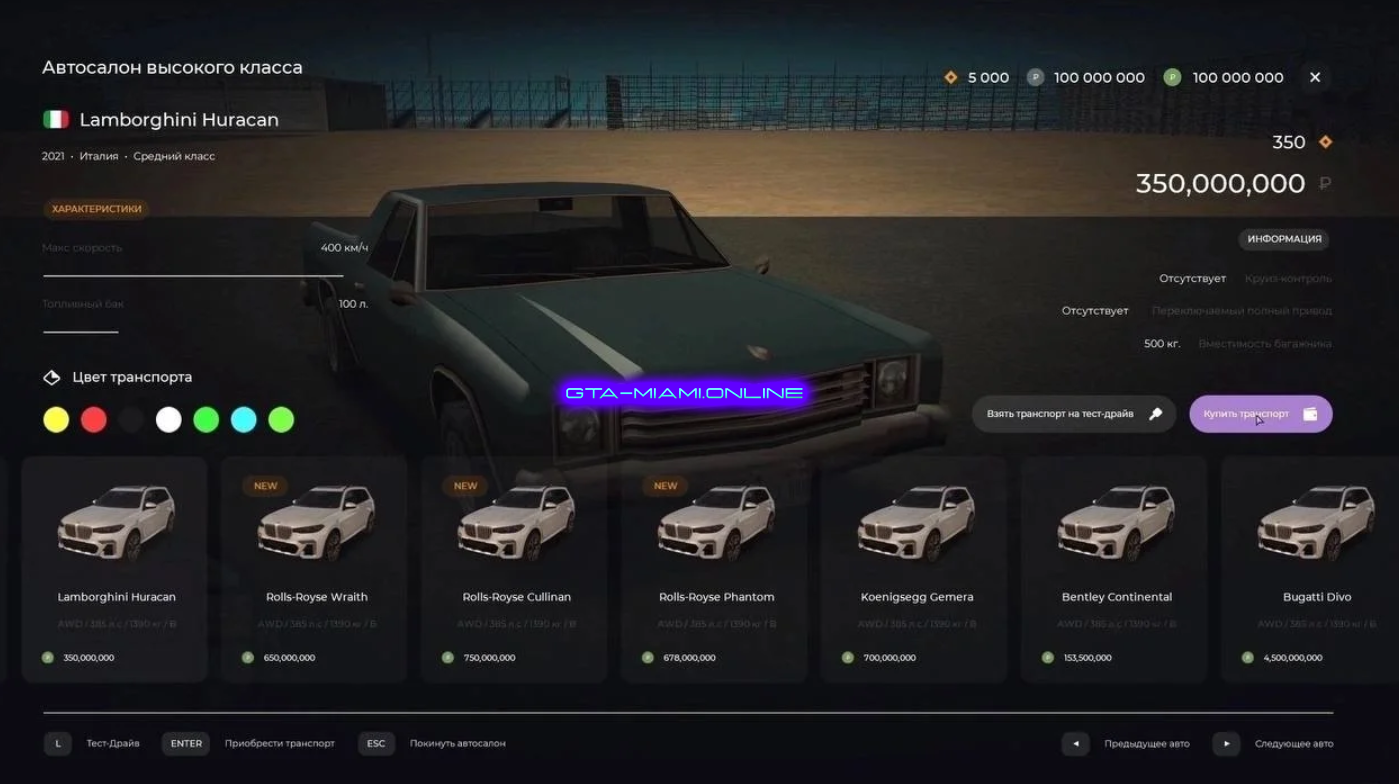Viewport: 1399px width, 784px height.
Task: Choose the Rolls-Royse Wraith card
Action: click(315, 570)
